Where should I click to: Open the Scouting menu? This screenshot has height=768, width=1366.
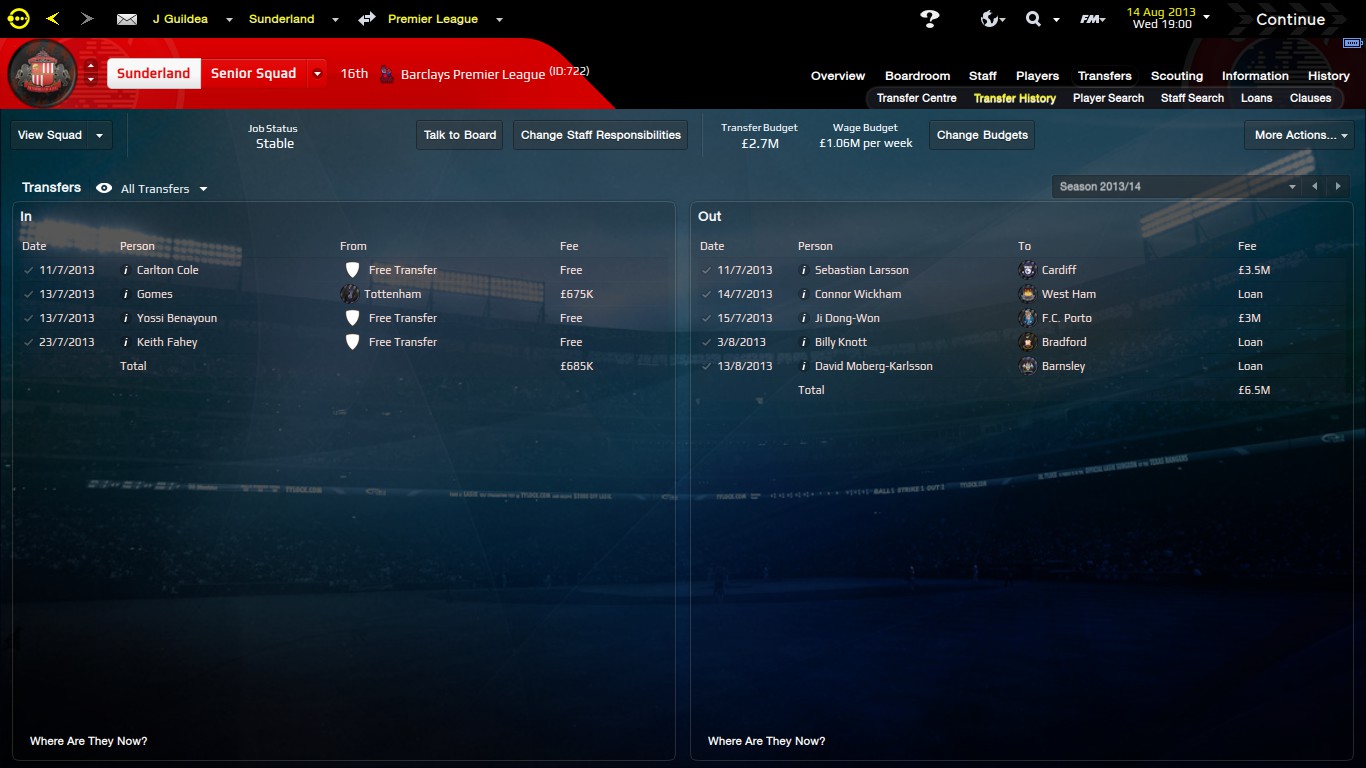(x=1176, y=76)
